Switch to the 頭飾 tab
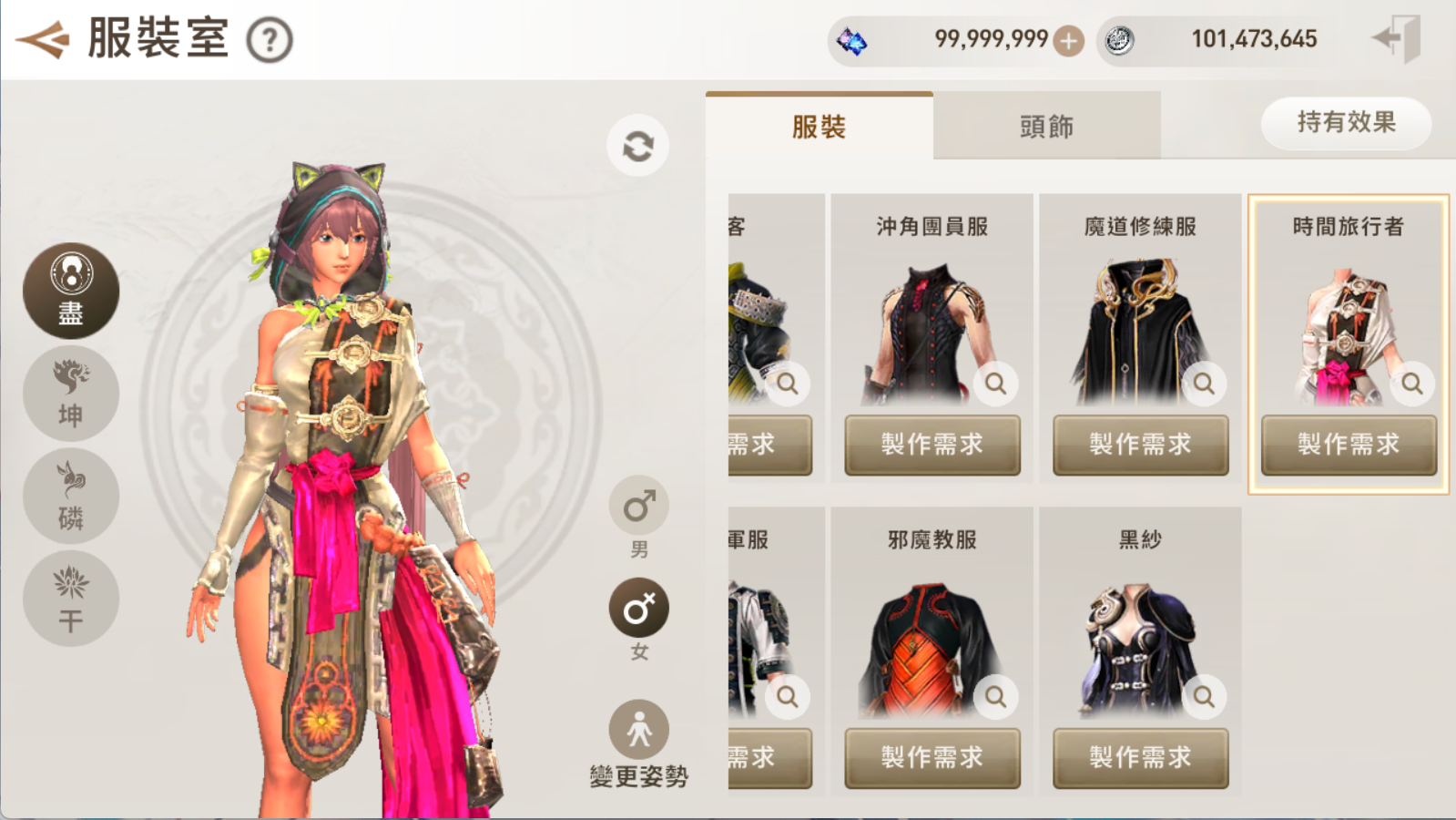 point(1046,127)
